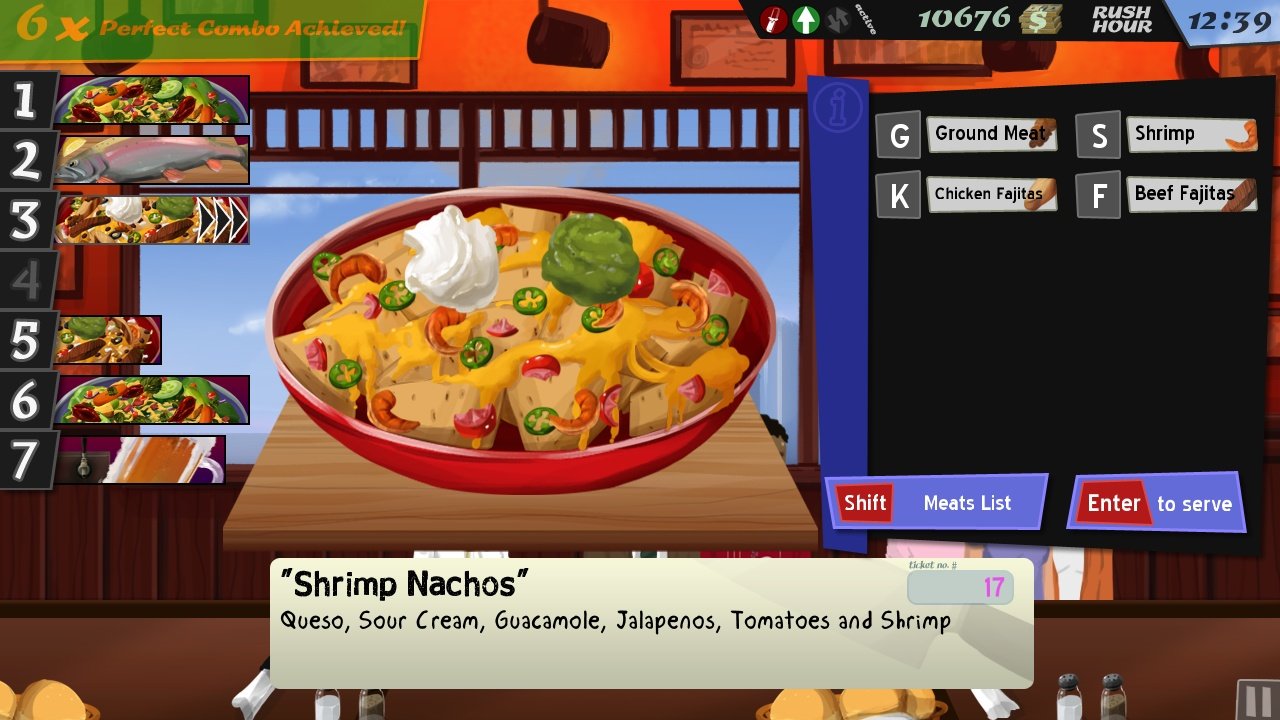Screen dimensions: 1280x720
Task: Click the ticket number field showing 17
Action: click(x=960, y=589)
